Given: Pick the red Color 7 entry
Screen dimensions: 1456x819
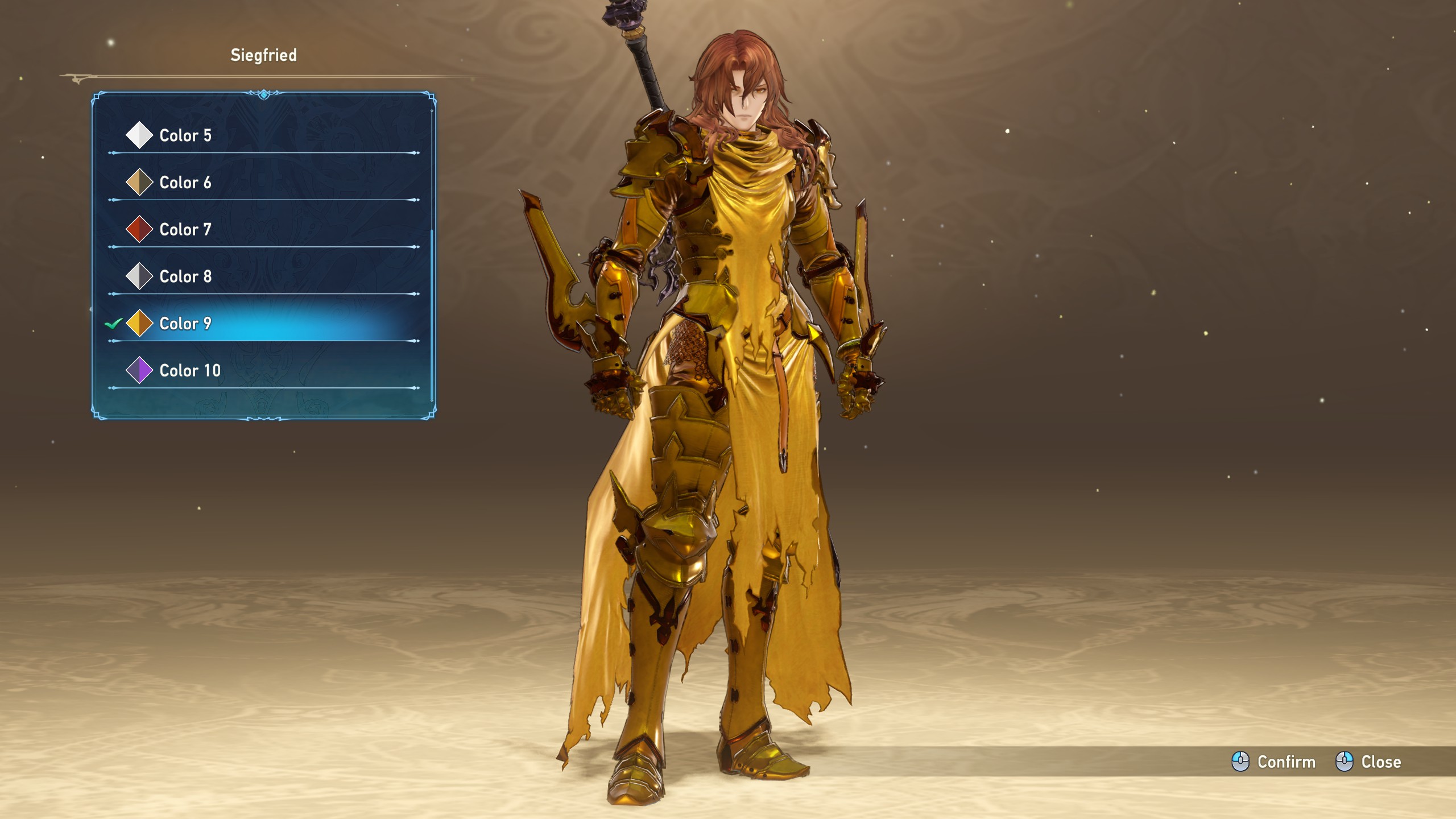Looking at the screenshot, I should pyautogui.click(x=185, y=230).
